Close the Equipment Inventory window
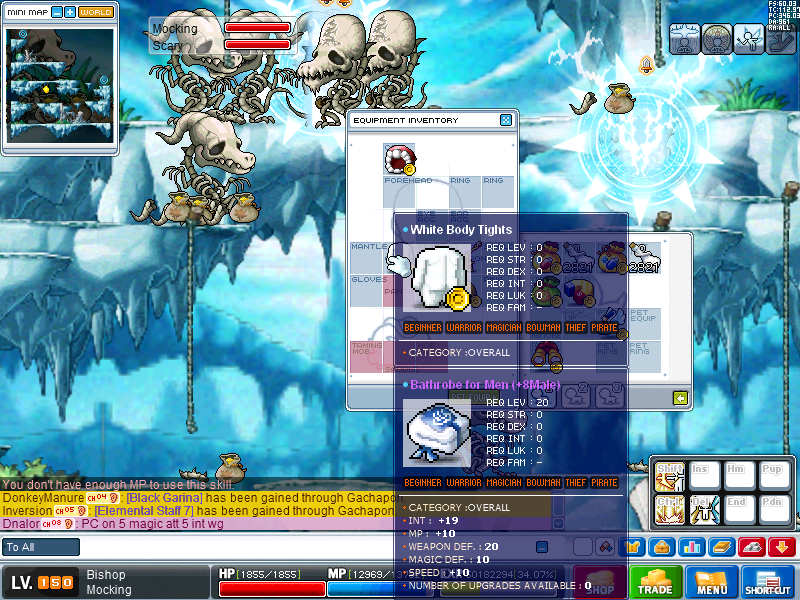This screenshot has height=600, width=800. tap(506, 120)
